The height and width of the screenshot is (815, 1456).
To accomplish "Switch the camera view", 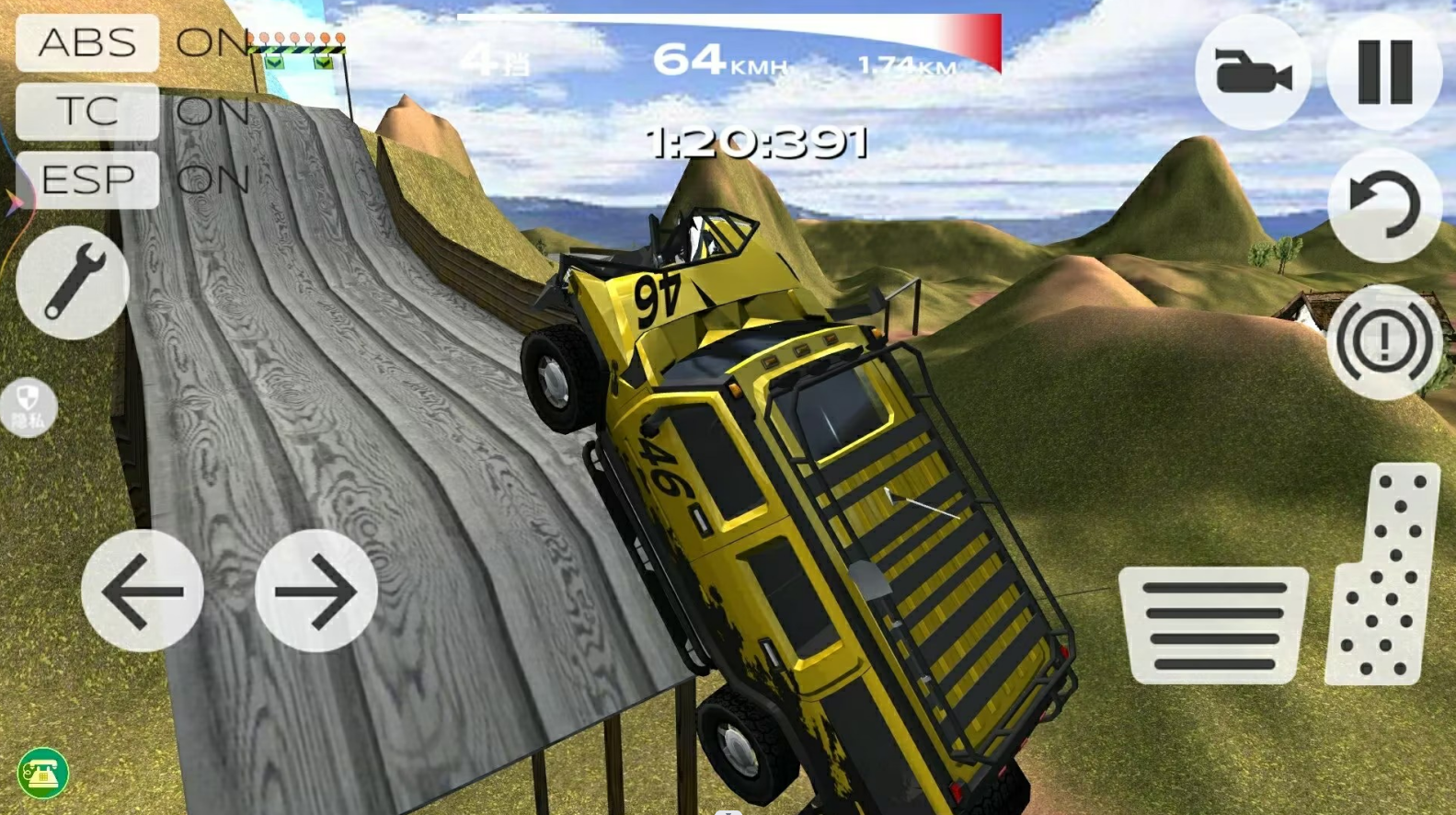I will (1252, 72).
